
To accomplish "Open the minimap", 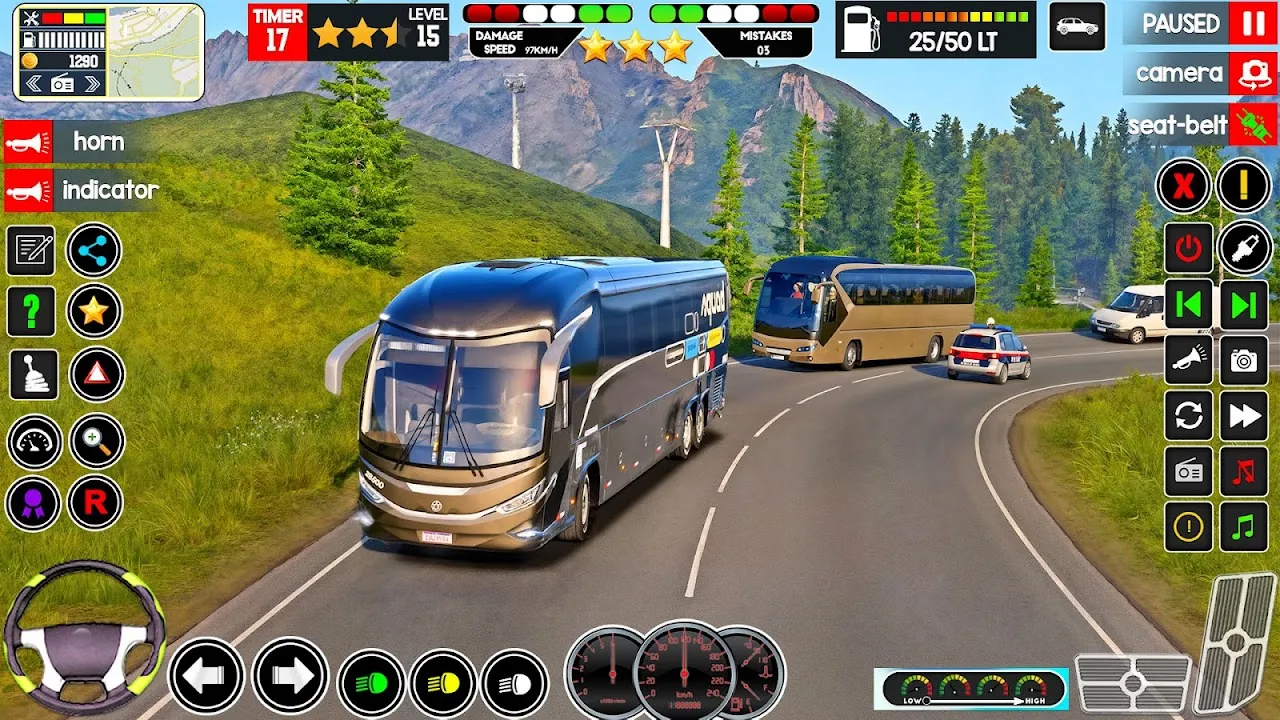I will tap(155, 52).
